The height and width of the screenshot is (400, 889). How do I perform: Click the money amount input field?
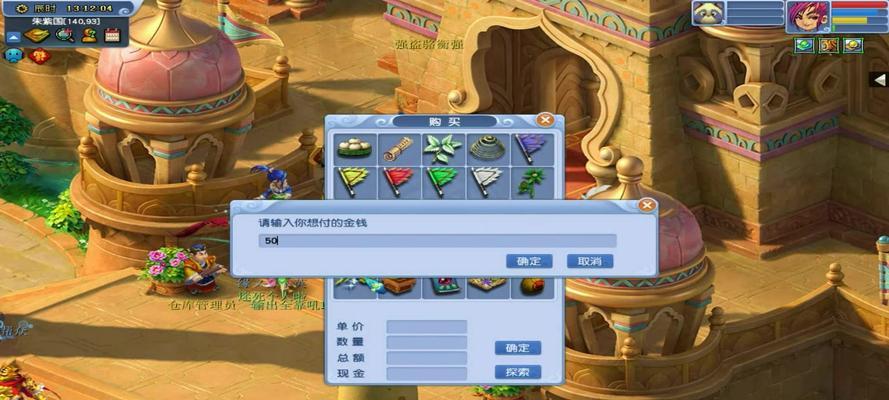tap(437, 241)
